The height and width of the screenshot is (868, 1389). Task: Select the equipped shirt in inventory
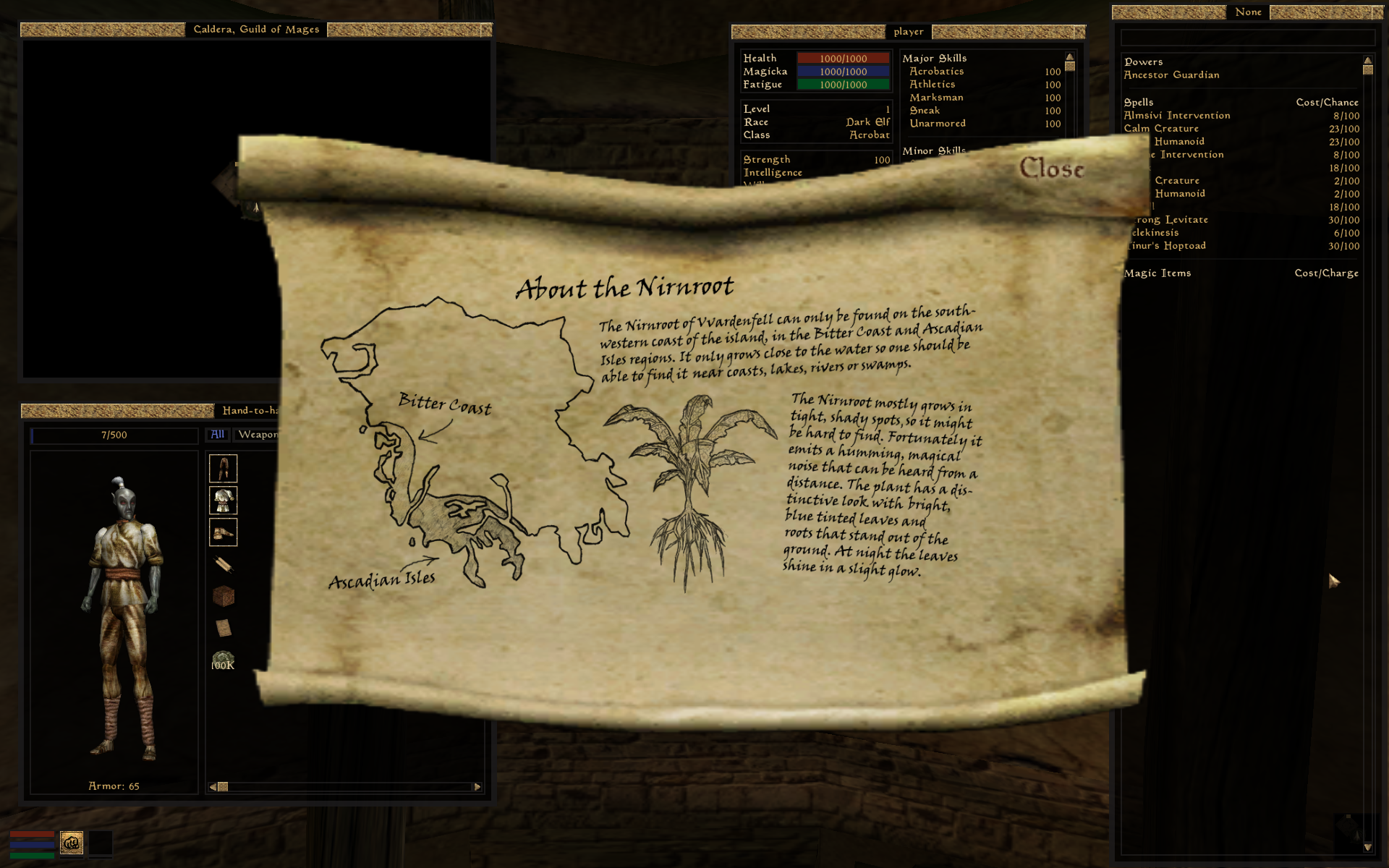(223, 501)
